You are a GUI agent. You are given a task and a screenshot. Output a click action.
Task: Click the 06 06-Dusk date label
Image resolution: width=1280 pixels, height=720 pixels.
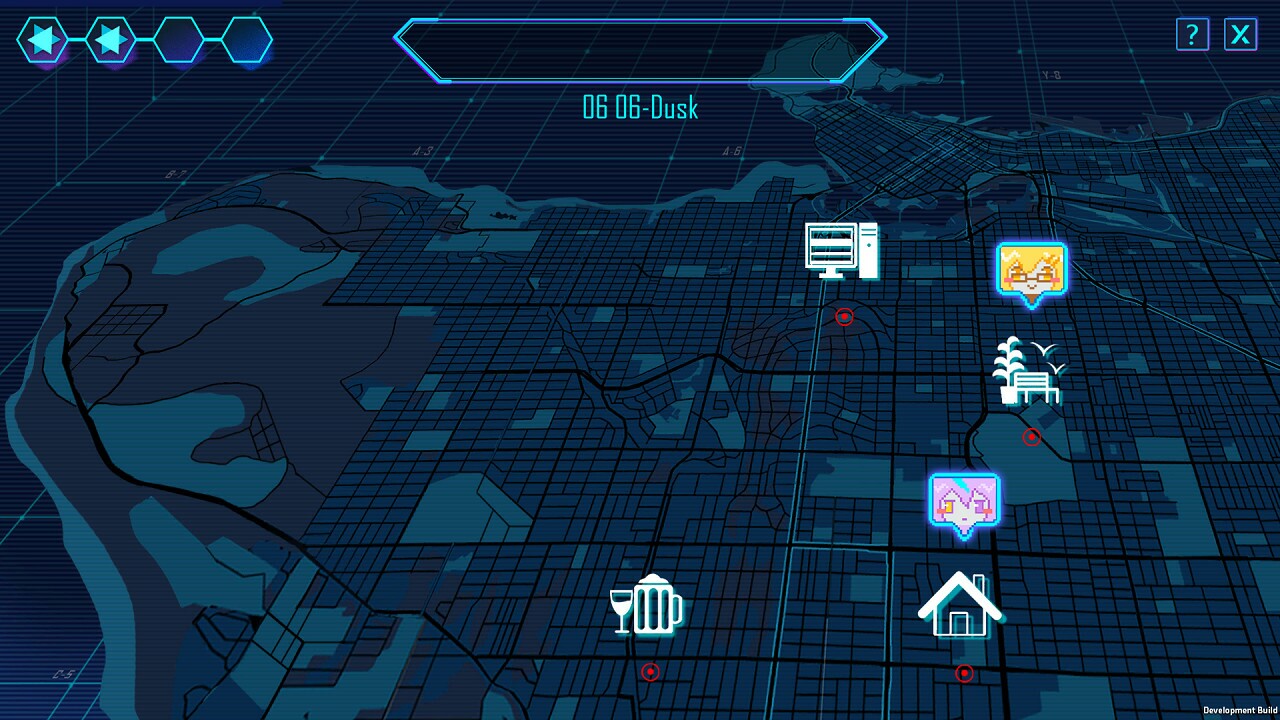(640, 109)
